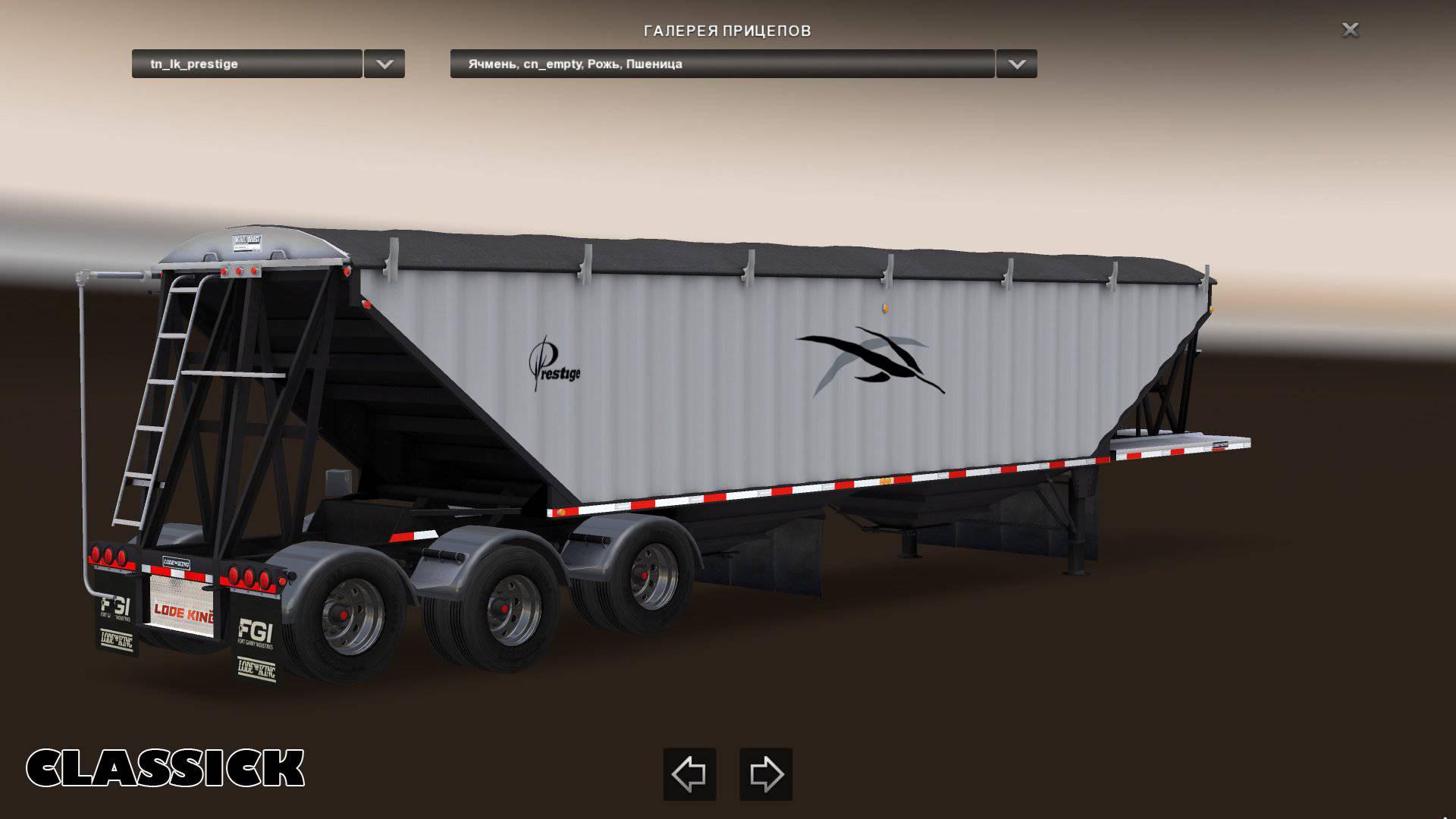The width and height of the screenshot is (1456, 819).
Task: Close the trailer gallery window
Action: [x=1350, y=30]
